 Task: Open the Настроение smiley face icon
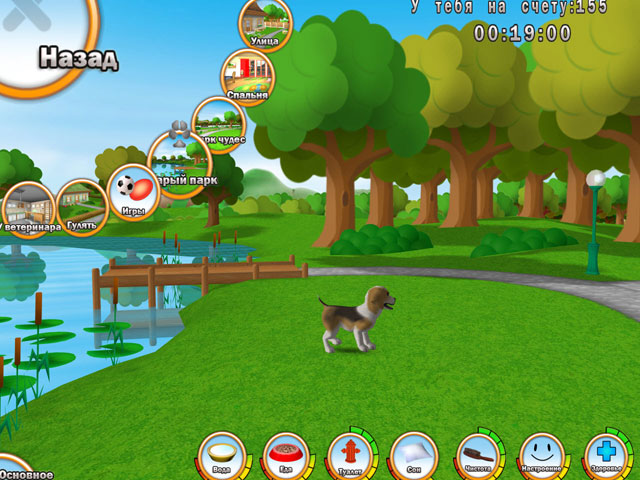pos(543,455)
